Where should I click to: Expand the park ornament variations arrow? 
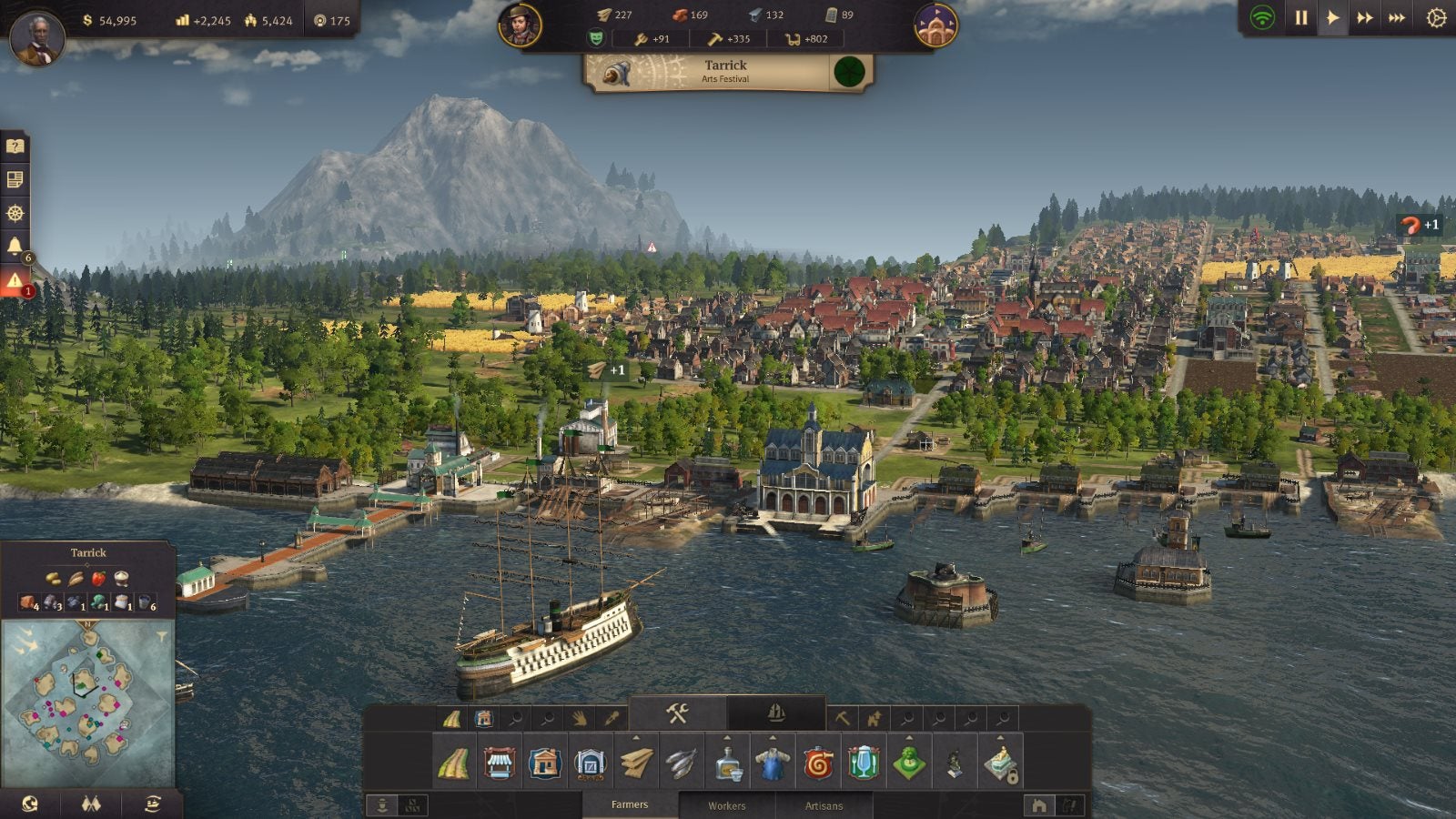pyautogui.click(x=908, y=737)
